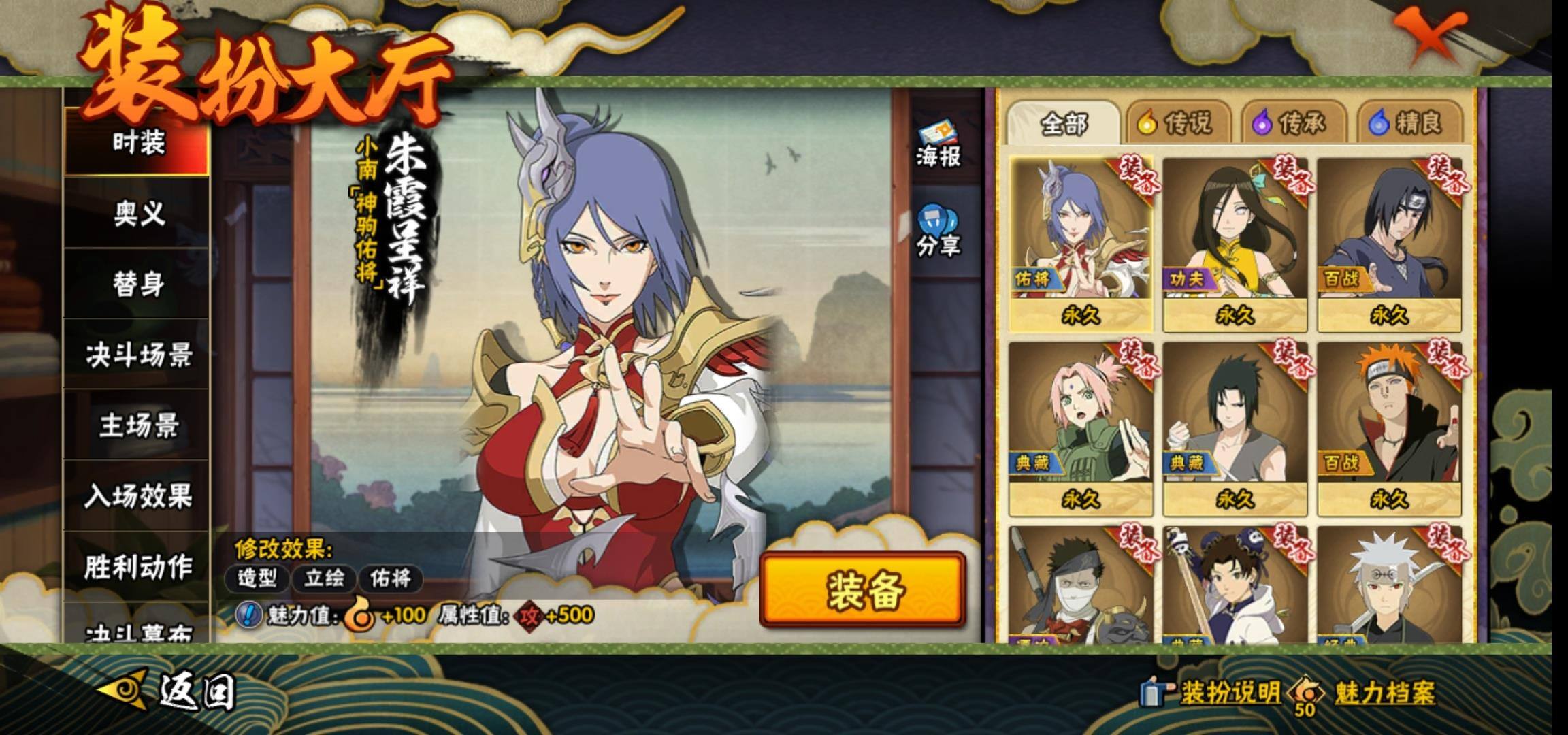The height and width of the screenshot is (735, 1568).
Task: Select the 时装 costume category
Action: point(138,143)
